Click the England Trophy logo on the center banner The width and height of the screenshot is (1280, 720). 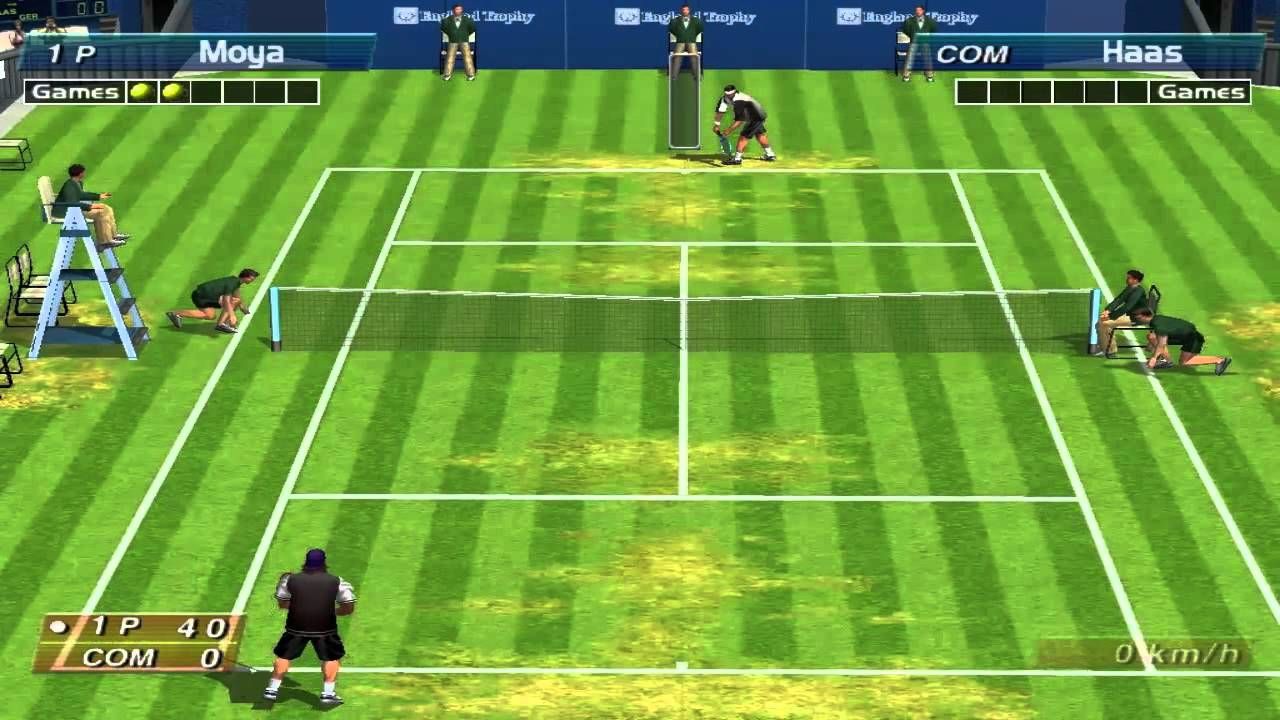625,17
